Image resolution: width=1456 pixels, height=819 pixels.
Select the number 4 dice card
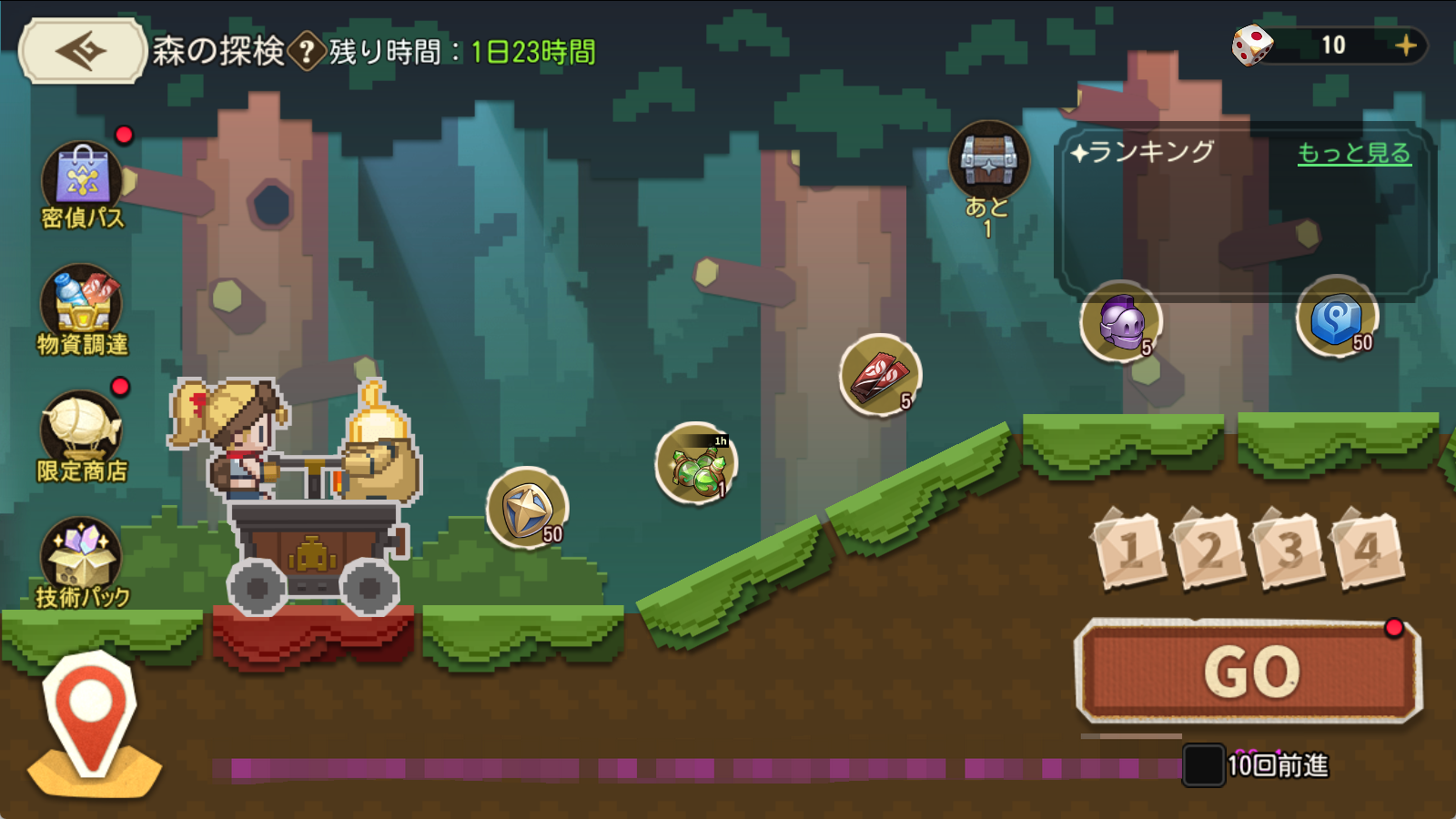click(x=1367, y=550)
